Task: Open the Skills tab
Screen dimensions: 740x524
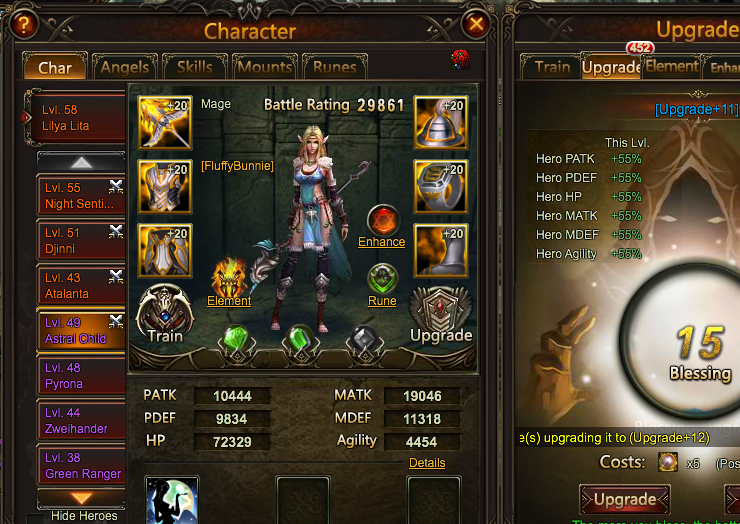Action: coord(194,68)
